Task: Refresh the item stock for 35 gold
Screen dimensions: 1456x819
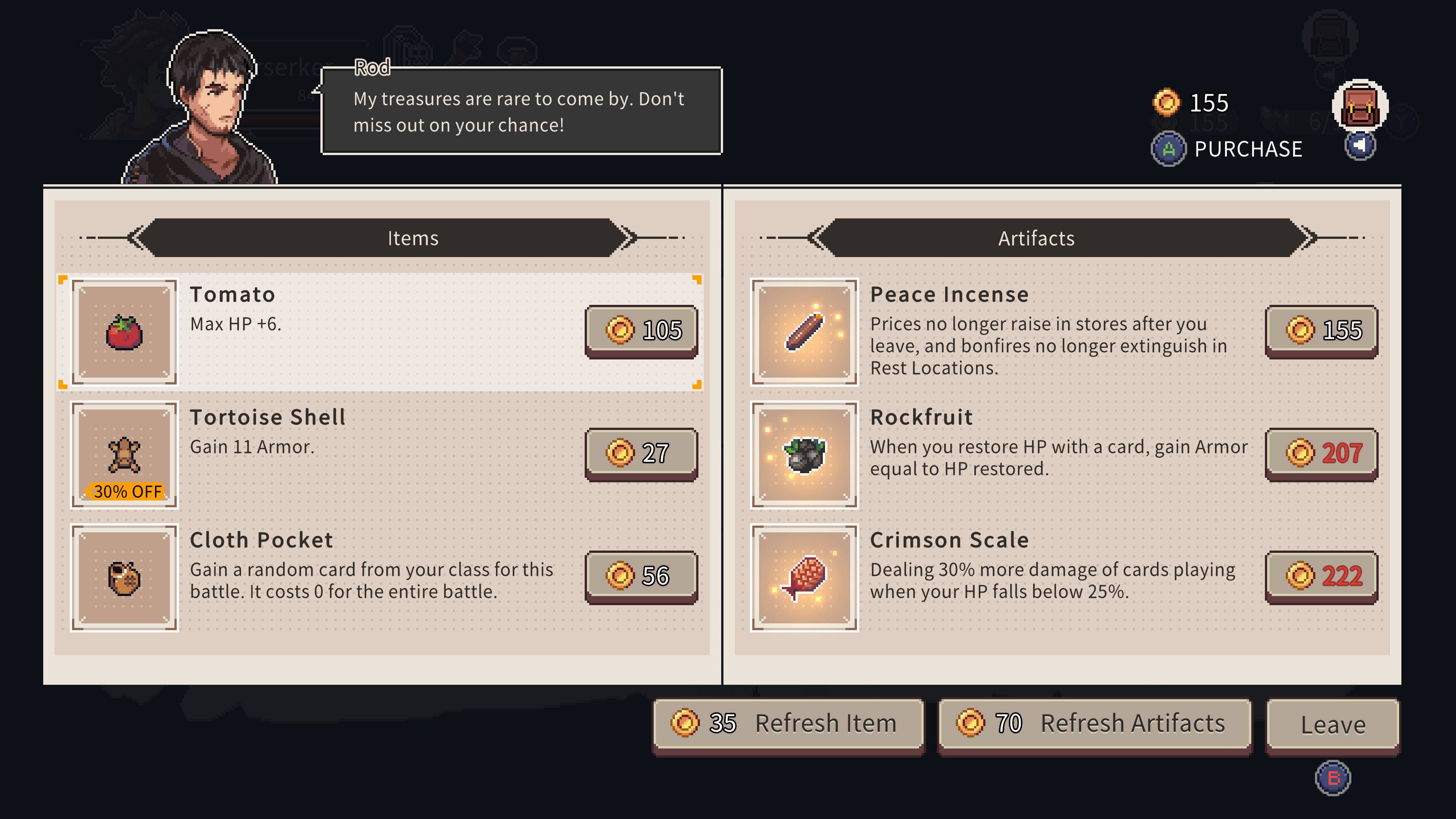Action: point(788,724)
